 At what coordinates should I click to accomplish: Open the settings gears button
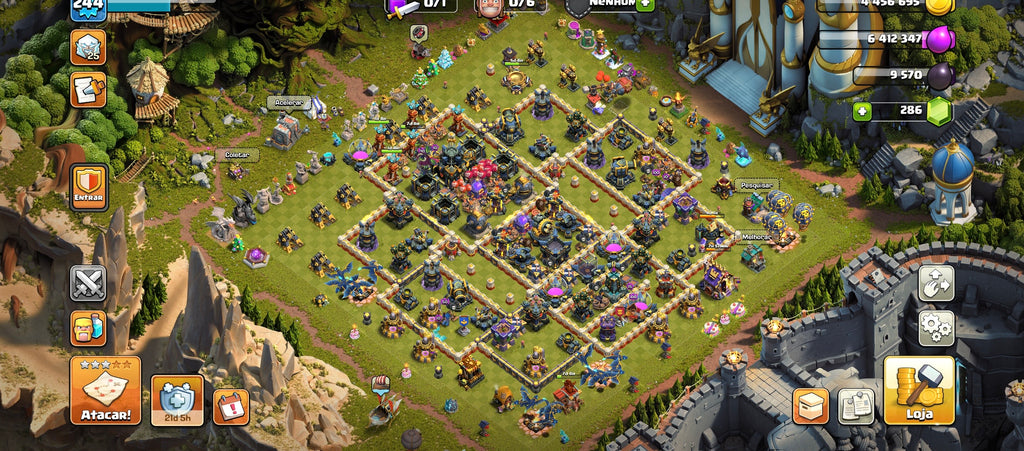(936, 328)
